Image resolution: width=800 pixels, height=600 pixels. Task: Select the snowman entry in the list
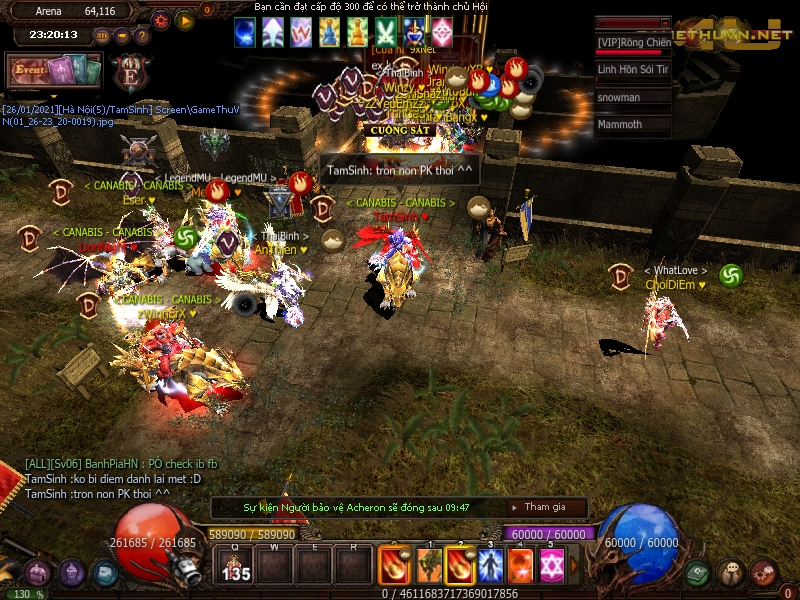tap(633, 97)
